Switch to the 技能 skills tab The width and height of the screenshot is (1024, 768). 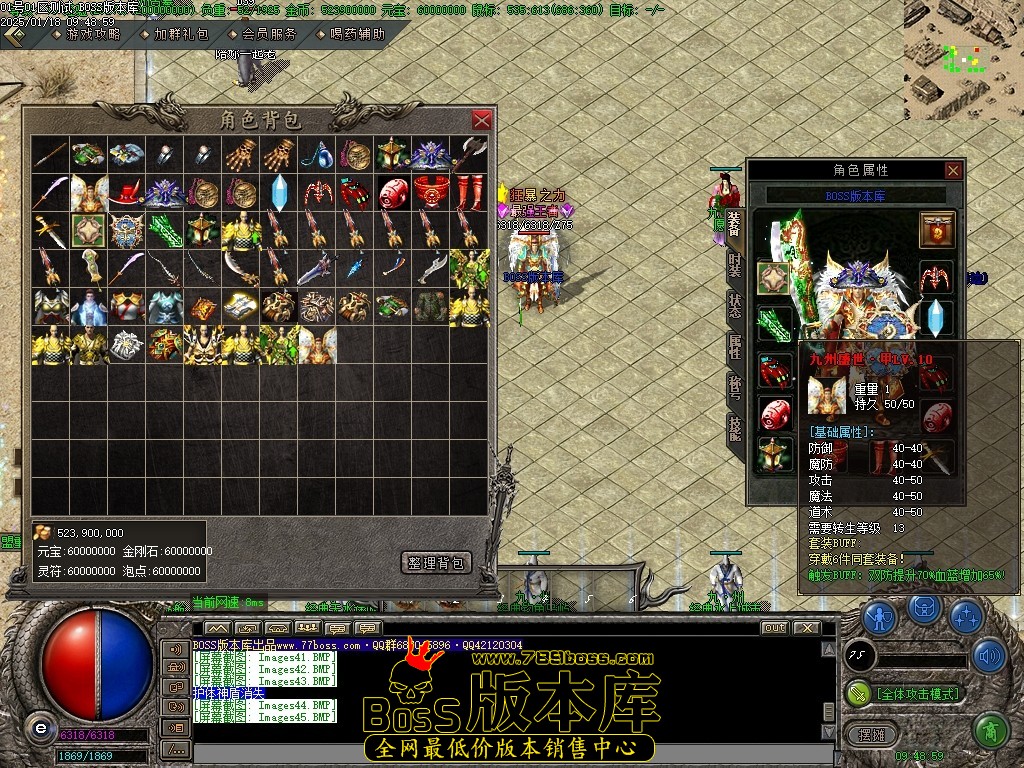735,428
